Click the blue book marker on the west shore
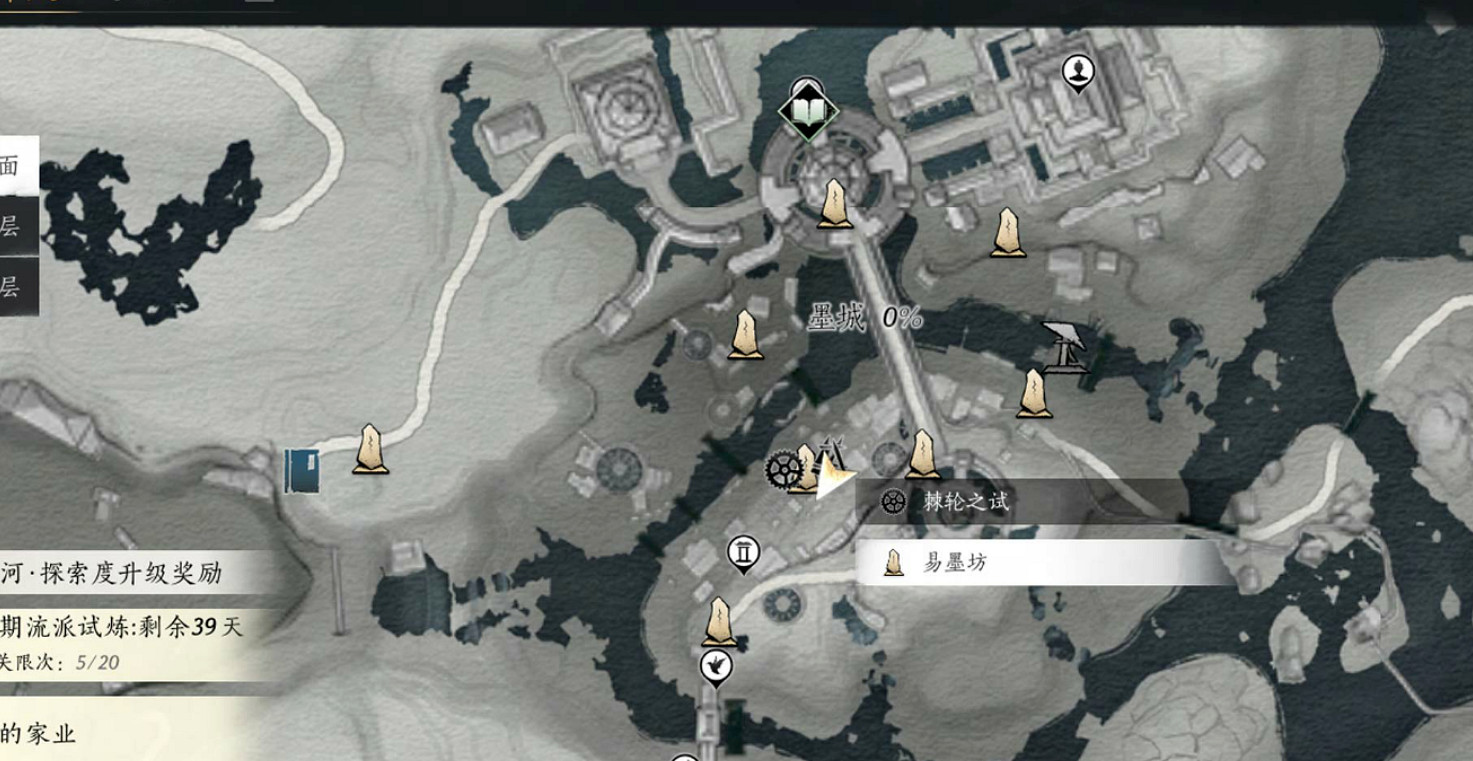The image size is (1473, 761). point(303,472)
